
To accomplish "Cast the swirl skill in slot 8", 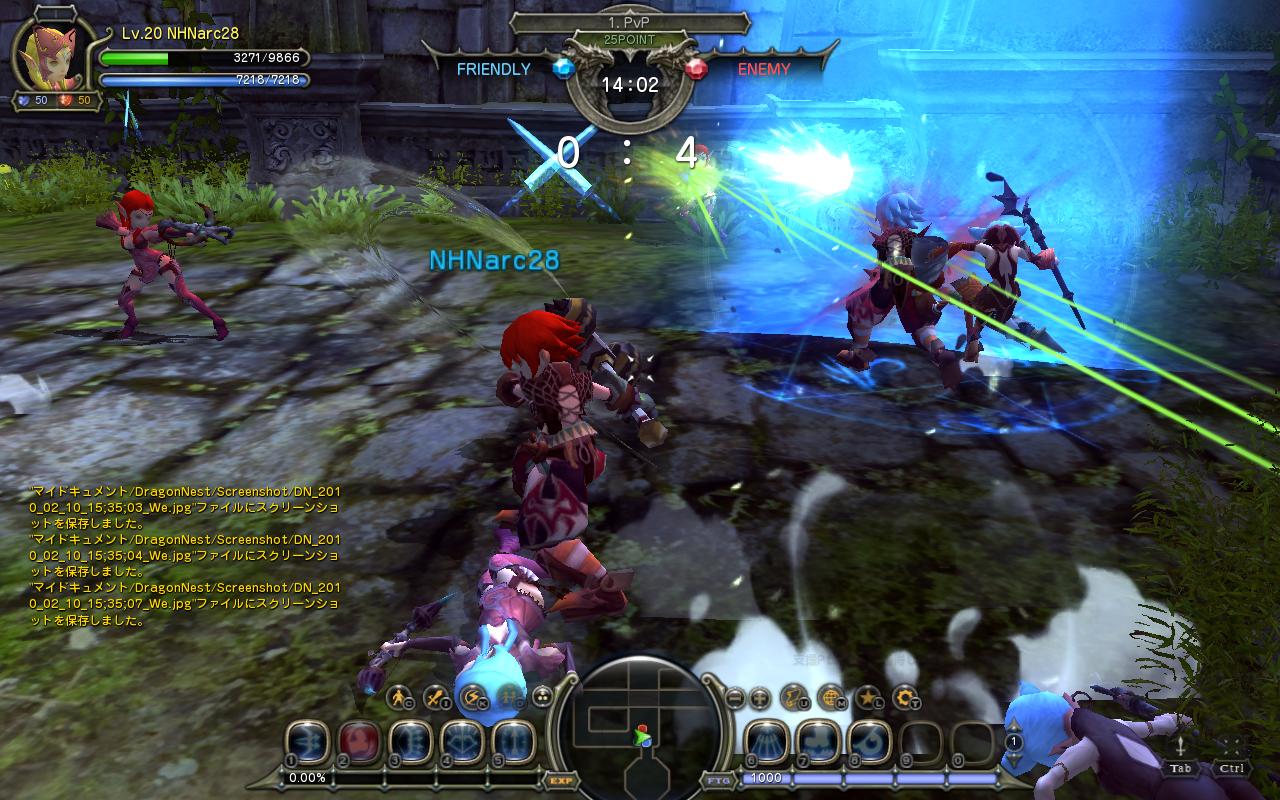I will 868,742.
